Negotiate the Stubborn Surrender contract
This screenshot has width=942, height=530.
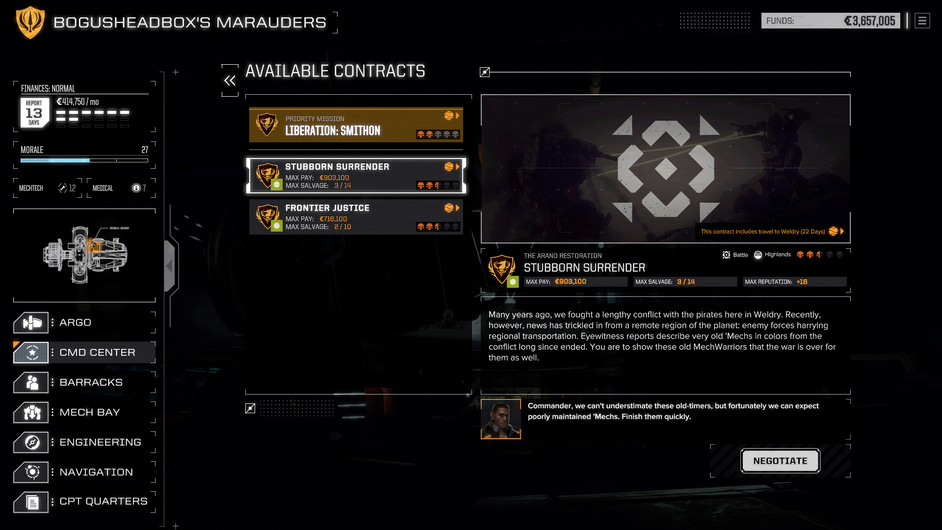pos(780,461)
